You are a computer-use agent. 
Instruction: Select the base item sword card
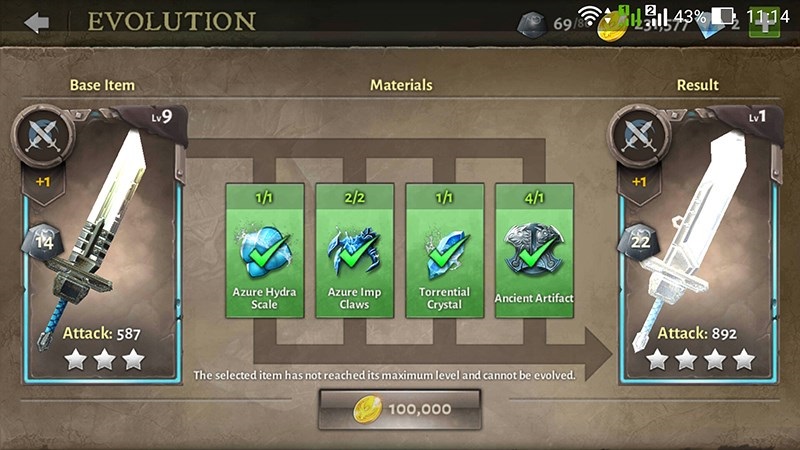pyautogui.click(x=102, y=245)
